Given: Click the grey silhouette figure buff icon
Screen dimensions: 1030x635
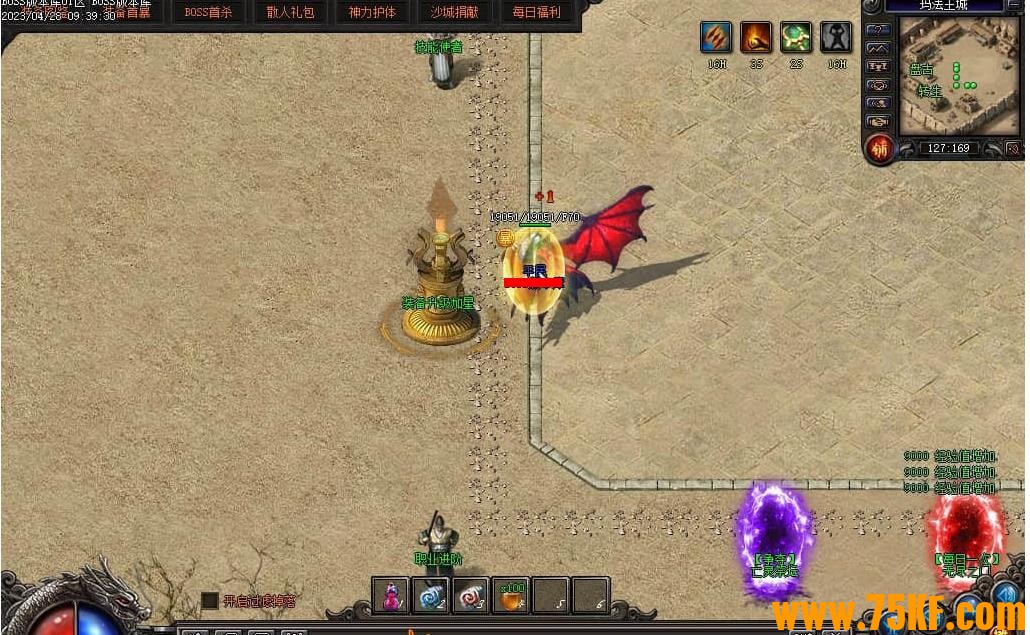Looking at the screenshot, I should coord(836,38).
